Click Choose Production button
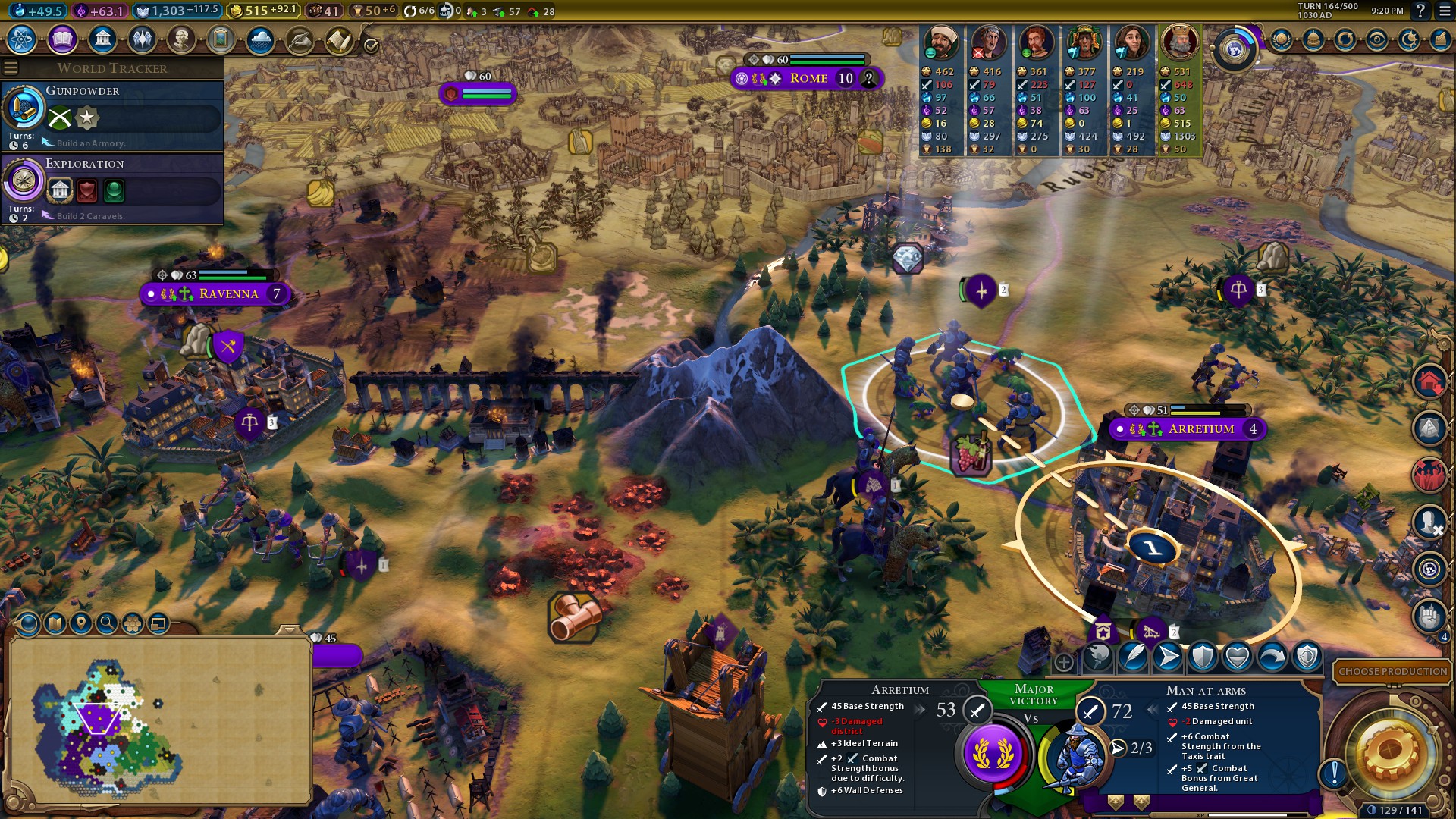 (x=1392, y=671)
